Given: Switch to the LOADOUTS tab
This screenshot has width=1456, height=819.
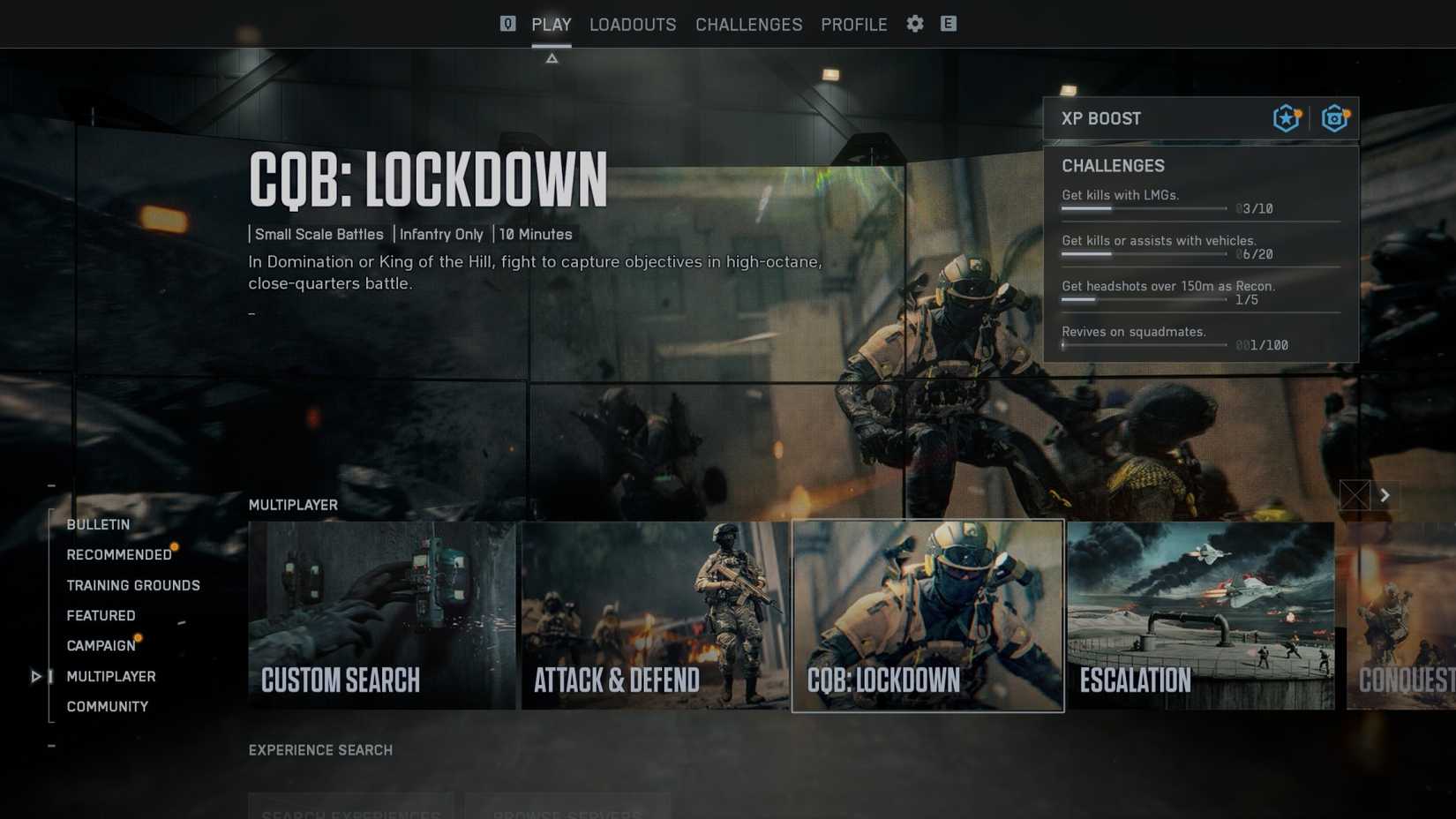Looking at the screenshot, I should [632, 24].
